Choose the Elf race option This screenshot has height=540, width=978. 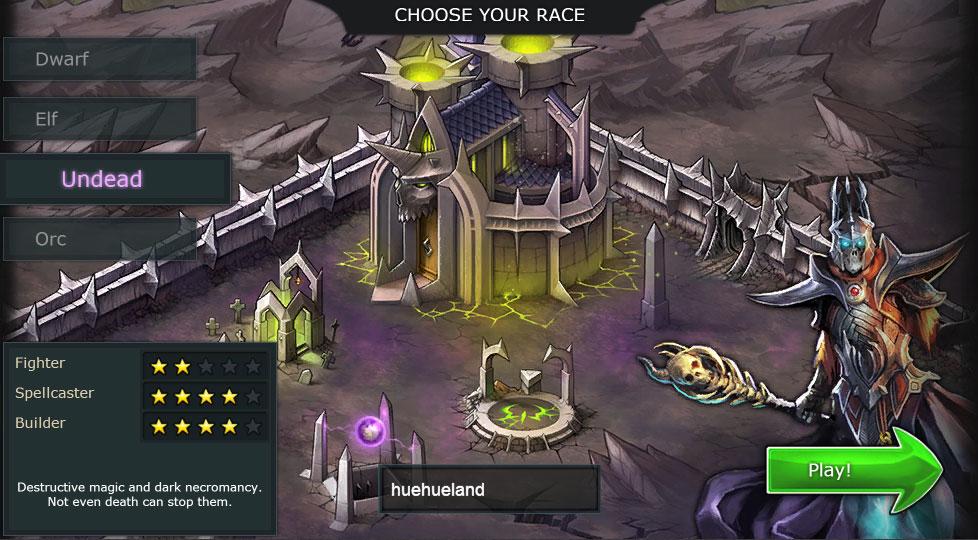(99, 119)
